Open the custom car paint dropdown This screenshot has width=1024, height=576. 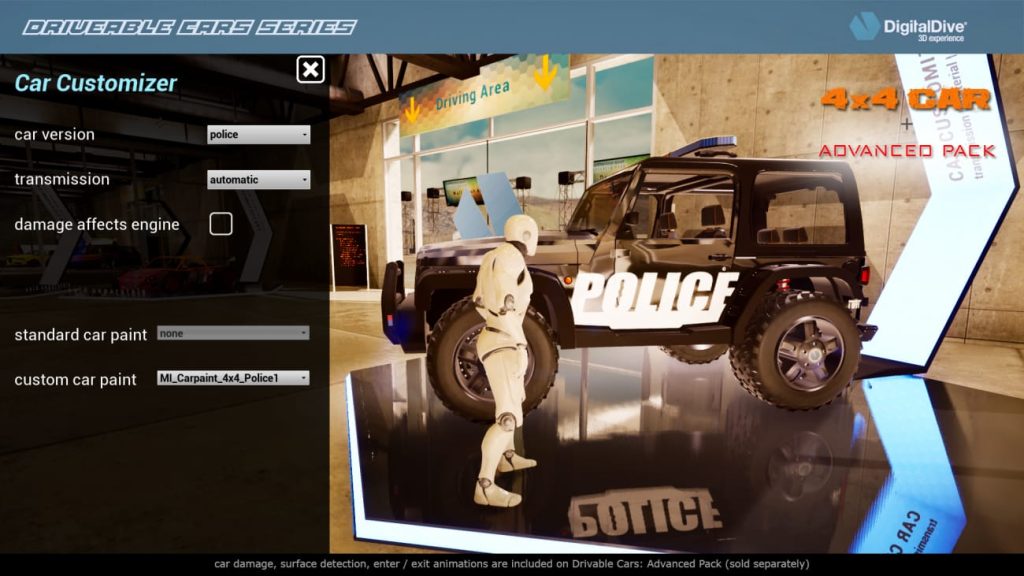coord(233,378)
